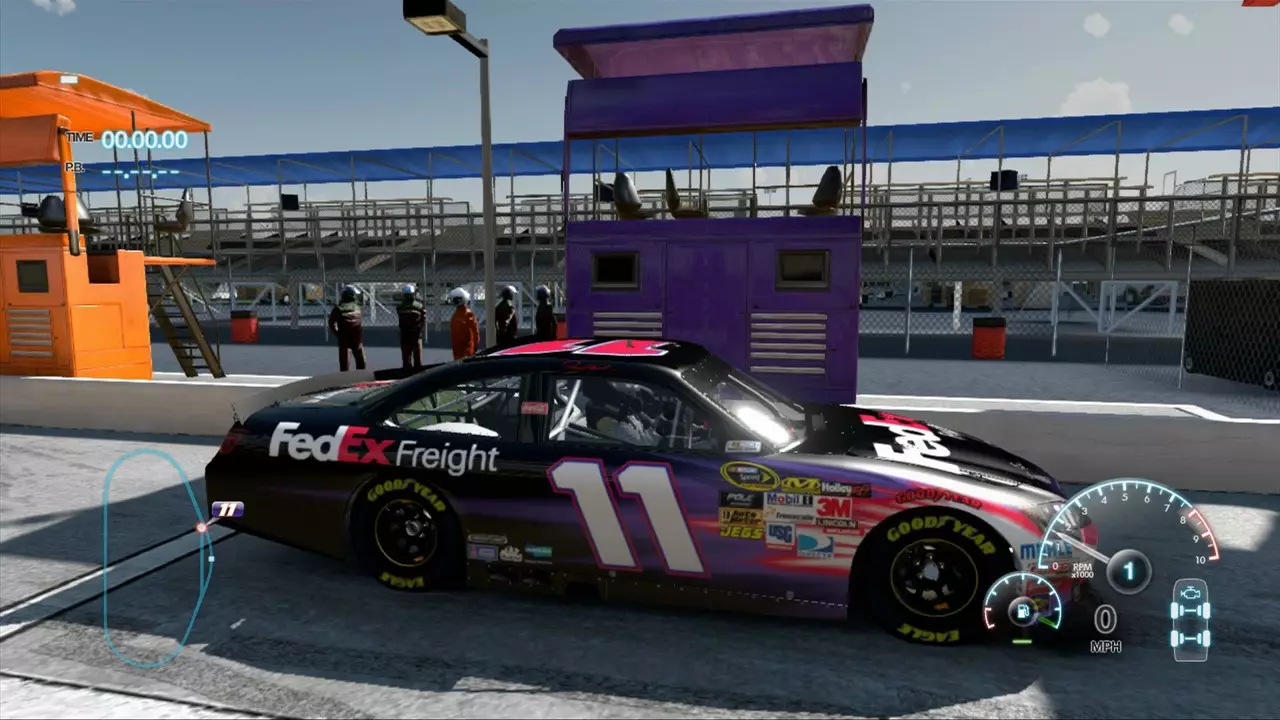Image resolution: width=1280 pixels, height=720 pixels.
Task: Click the front-left tire icon on damage display
Action: coord(1174,610)
